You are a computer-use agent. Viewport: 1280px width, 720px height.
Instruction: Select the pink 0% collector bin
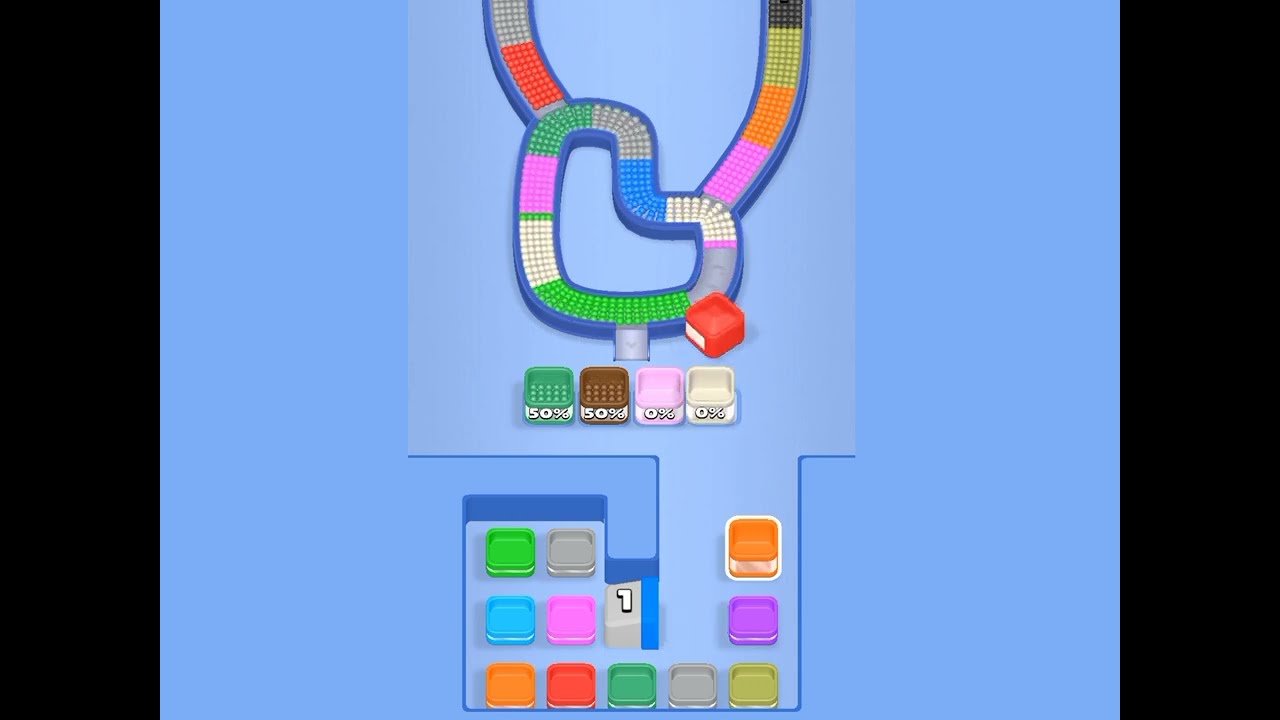tap(658, 395)
